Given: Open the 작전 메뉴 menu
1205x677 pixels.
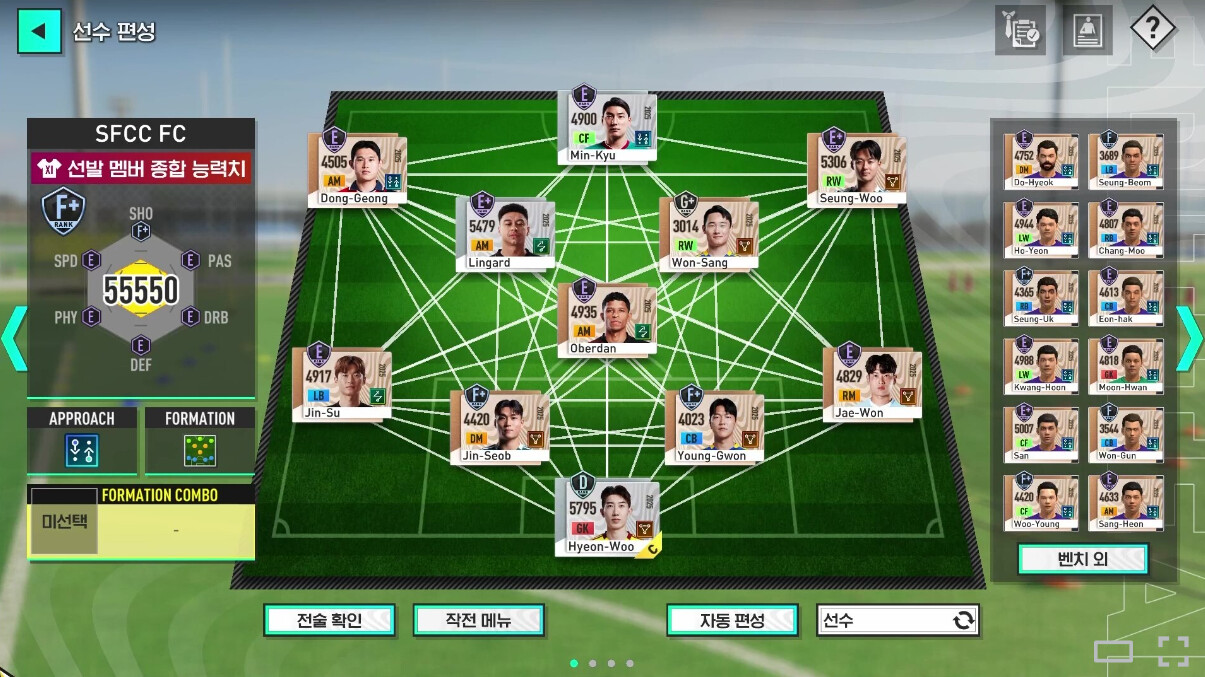Looking at the screenshot, I should [x=478, y=620].
